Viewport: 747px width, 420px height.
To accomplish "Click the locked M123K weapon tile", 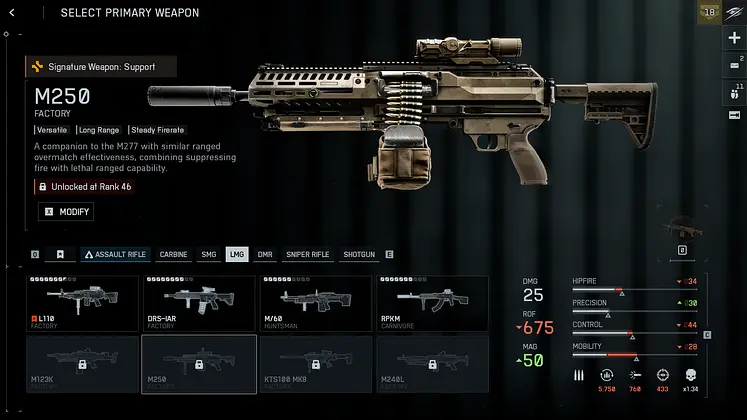I will (x=82, y=363).
